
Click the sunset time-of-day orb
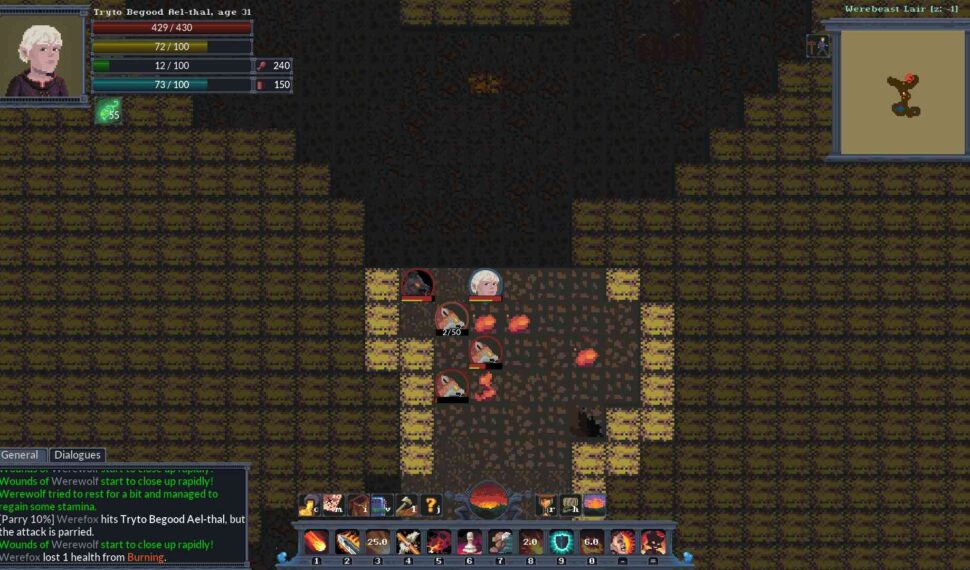coord(489,499)
